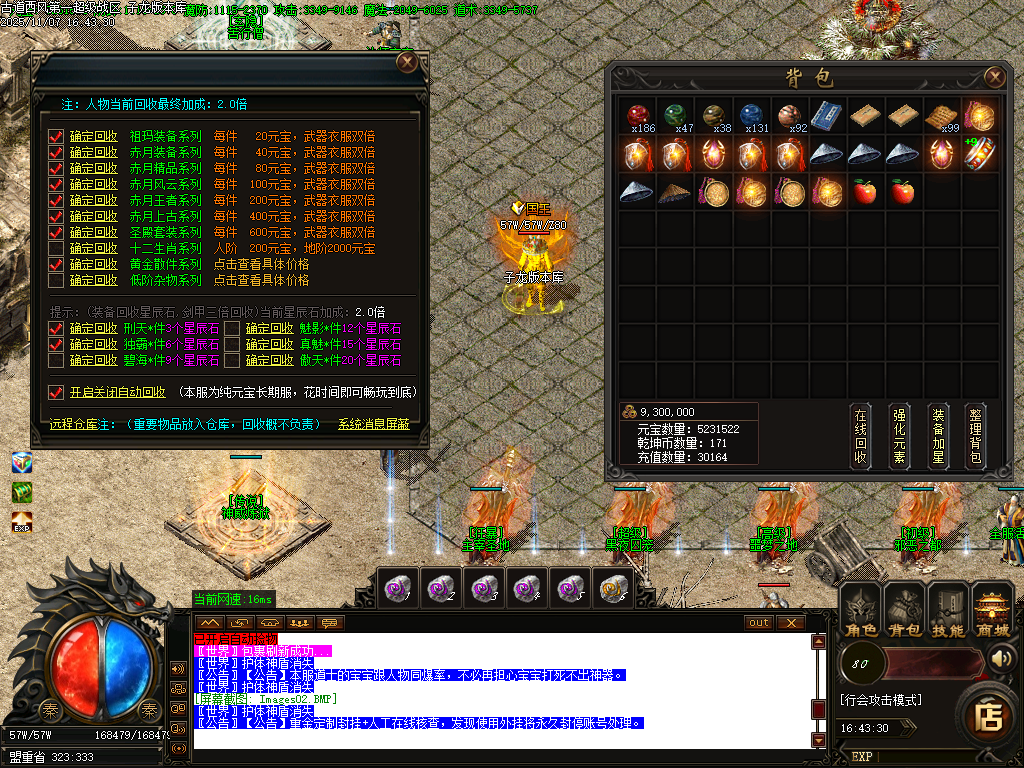
Task: Toggle the 开启关闭自动回收 checkbox
Action: pyautogui.click(x=56, y=392)
